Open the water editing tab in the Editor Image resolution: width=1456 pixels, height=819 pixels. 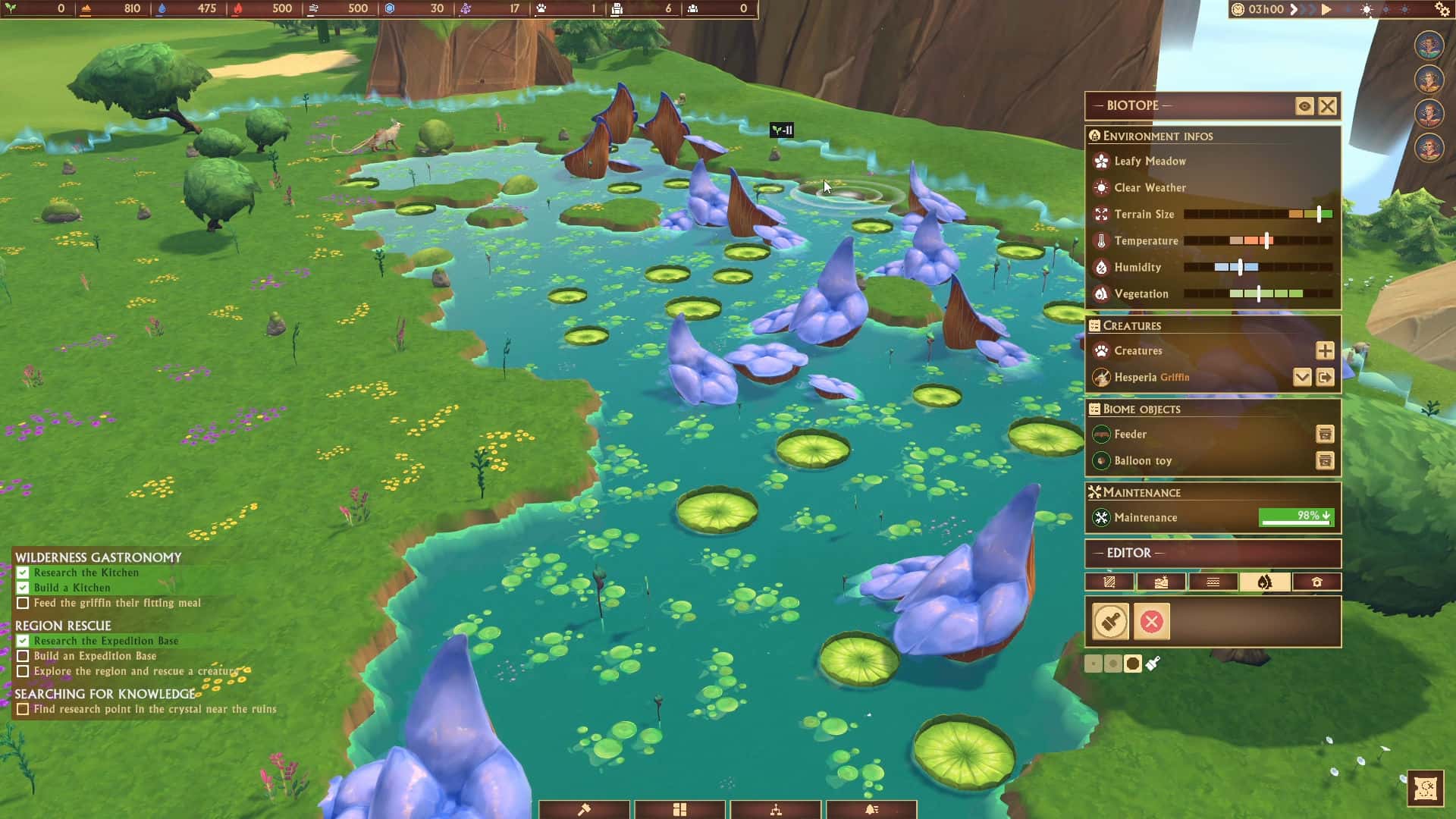pos(1213,582)
